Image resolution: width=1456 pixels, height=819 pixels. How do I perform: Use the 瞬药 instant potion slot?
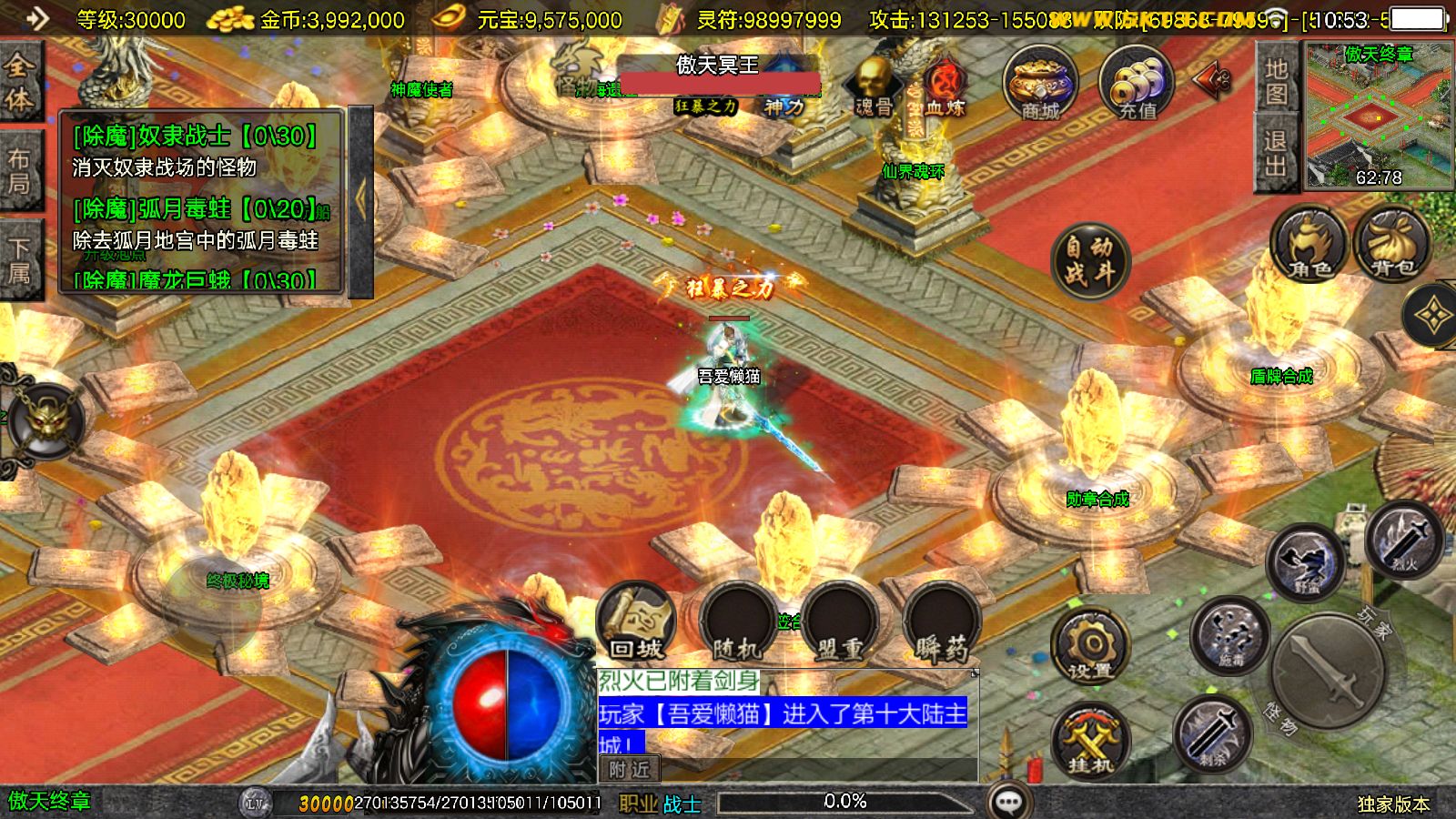[942, 623]
